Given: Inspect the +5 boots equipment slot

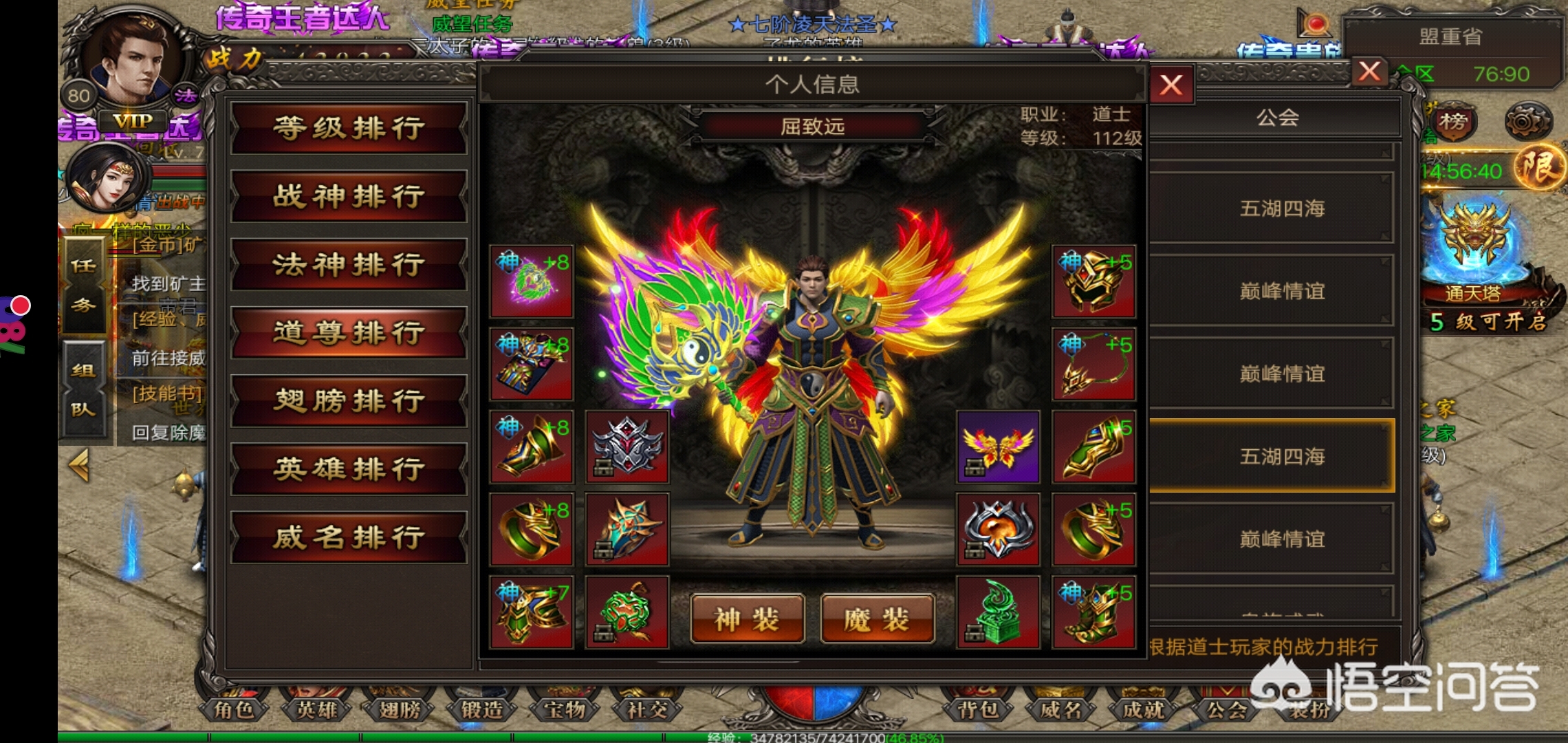Looking at the screenshot, I should [1093, 613].
